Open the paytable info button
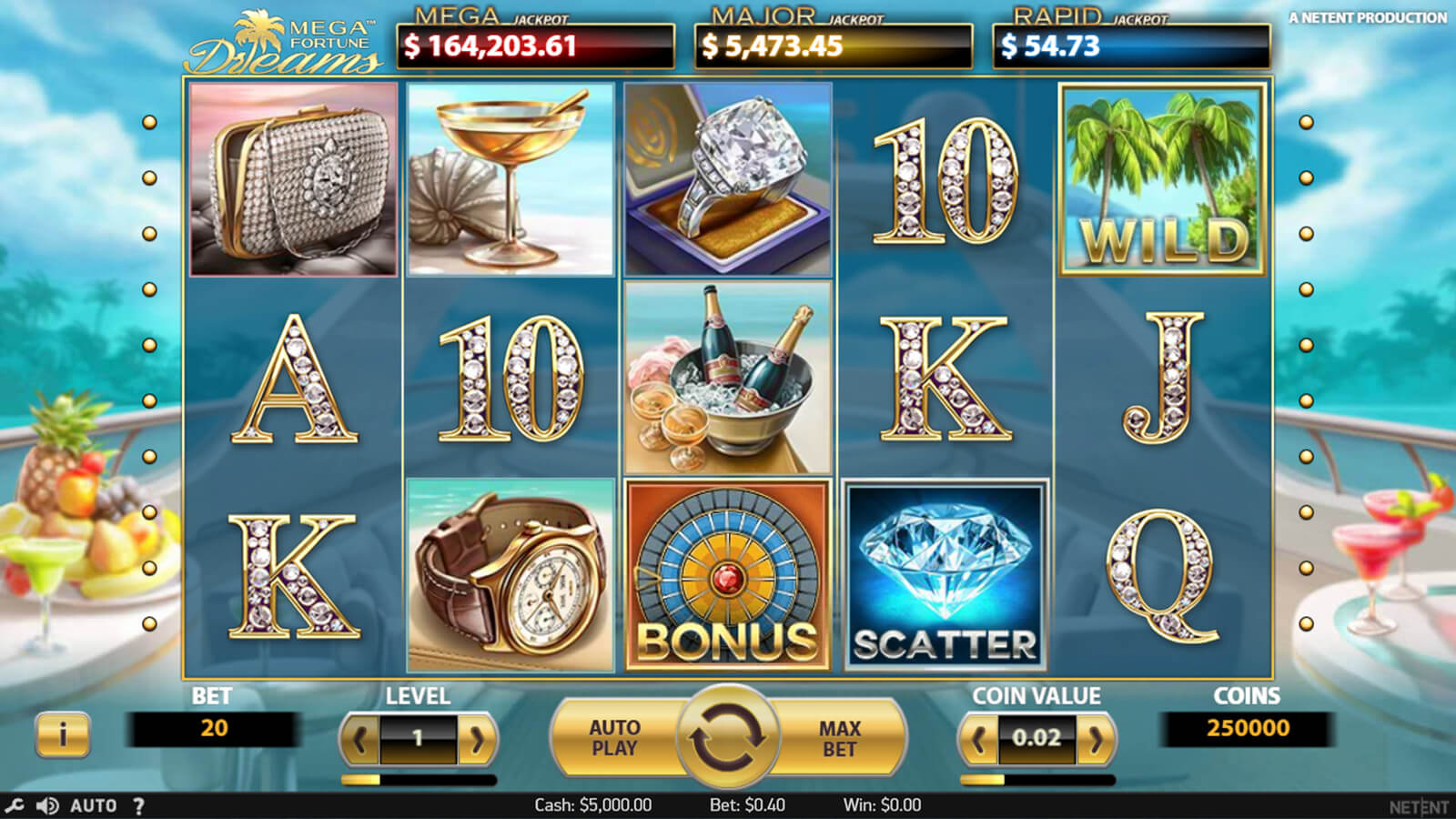 coord(63,733)
